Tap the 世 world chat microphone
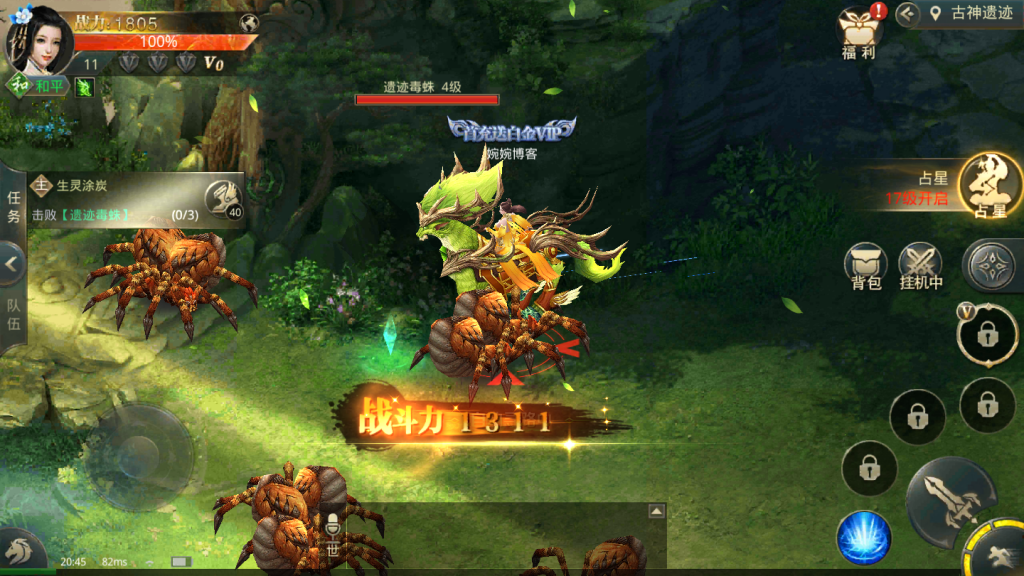This screenshot has width=1024, height=576. point(332,535)
